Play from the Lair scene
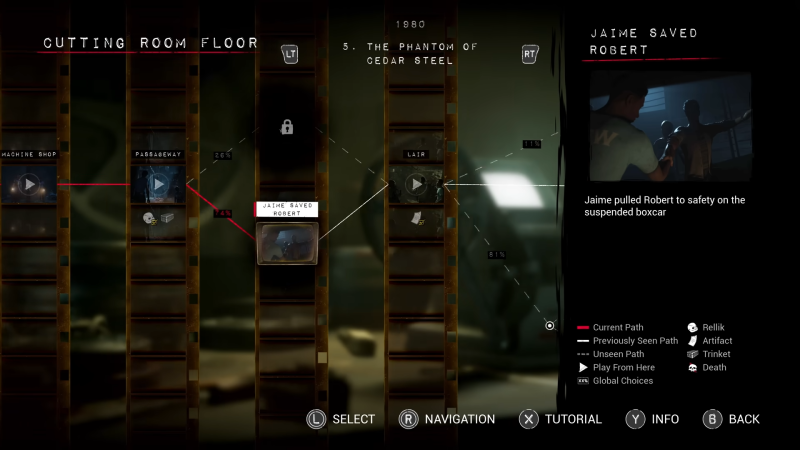Image resolution: width=800 pixels, height=450 pixels. 417,184
